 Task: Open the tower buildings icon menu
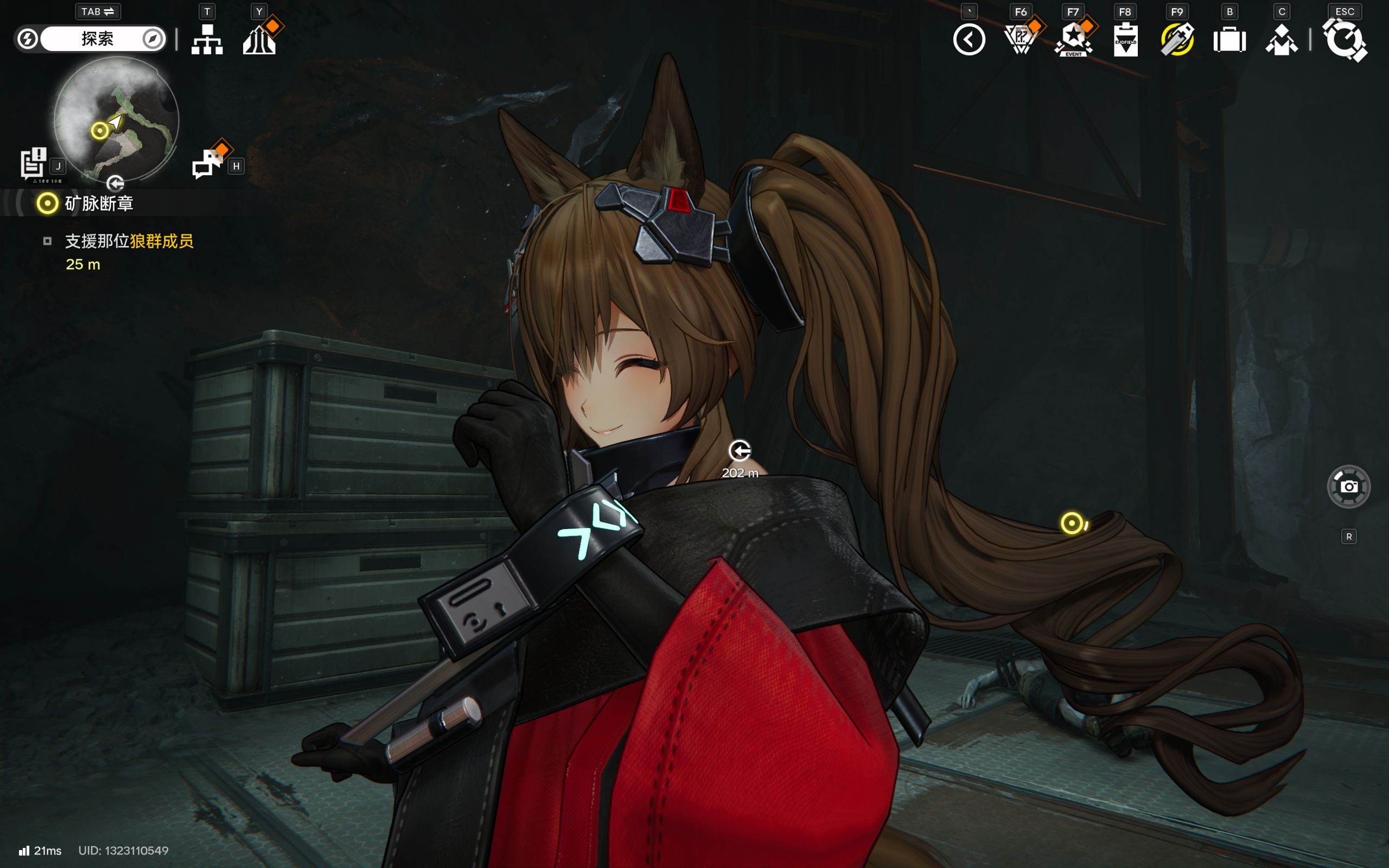[x=259, y=40]
